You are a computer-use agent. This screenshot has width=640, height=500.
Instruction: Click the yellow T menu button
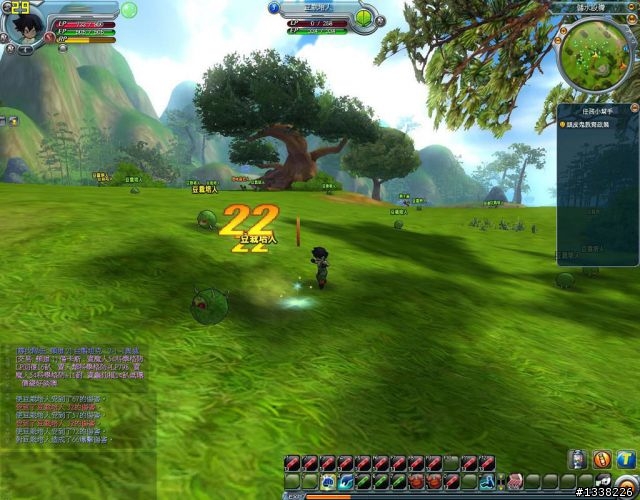(626, 459)
